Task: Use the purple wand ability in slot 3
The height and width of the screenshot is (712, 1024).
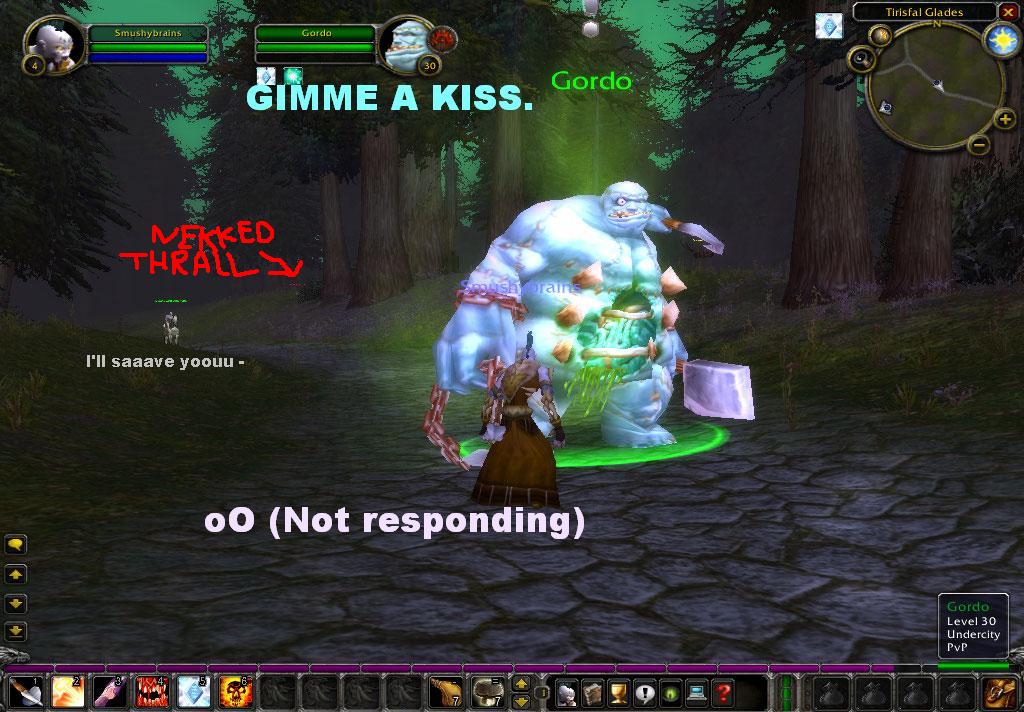Action: click(109, 691)
